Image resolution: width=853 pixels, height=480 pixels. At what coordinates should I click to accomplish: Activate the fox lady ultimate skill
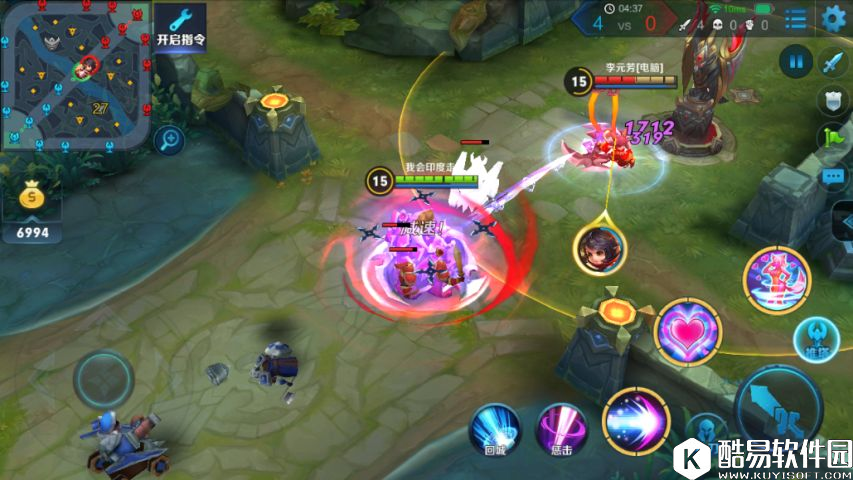tap(776, 280)
